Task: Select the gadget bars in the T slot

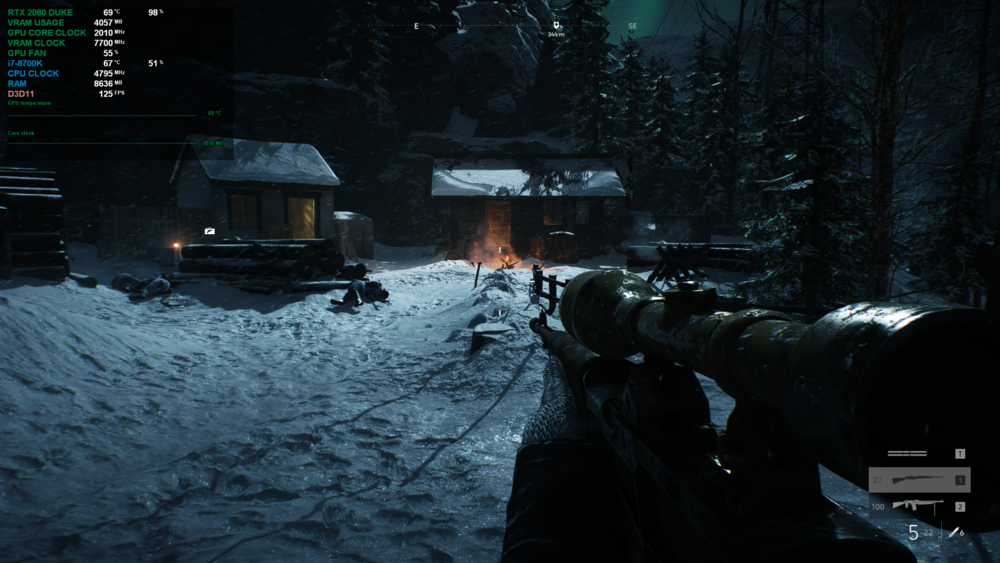Action: coord(907,453)
